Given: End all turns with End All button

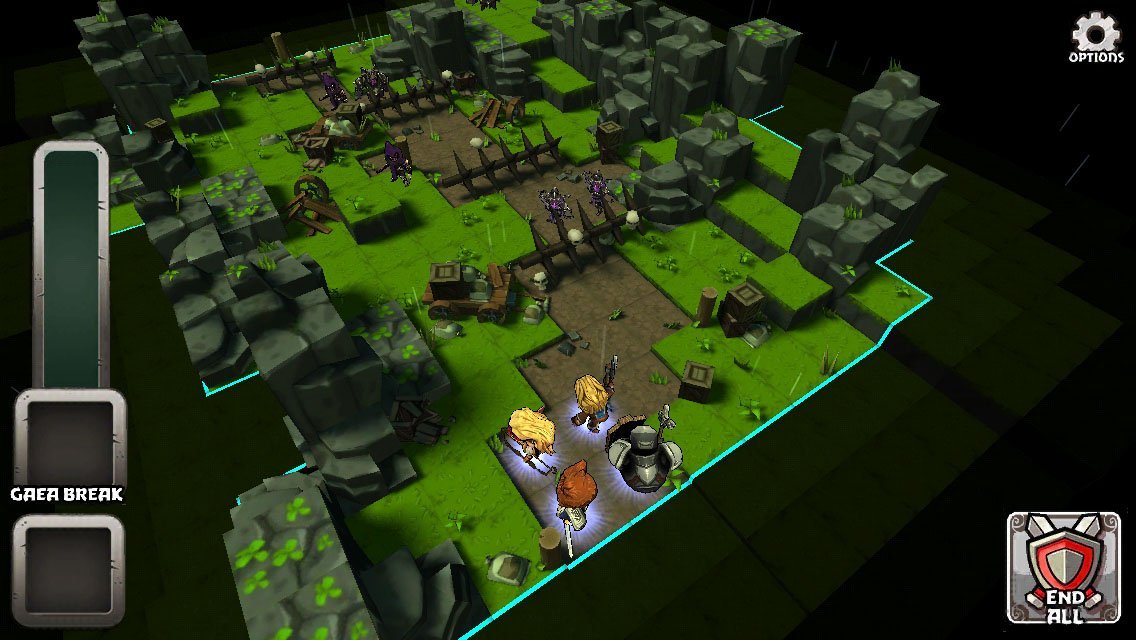Looking at the screenshot, I should pyautogui.click(x=1063, y=567).
